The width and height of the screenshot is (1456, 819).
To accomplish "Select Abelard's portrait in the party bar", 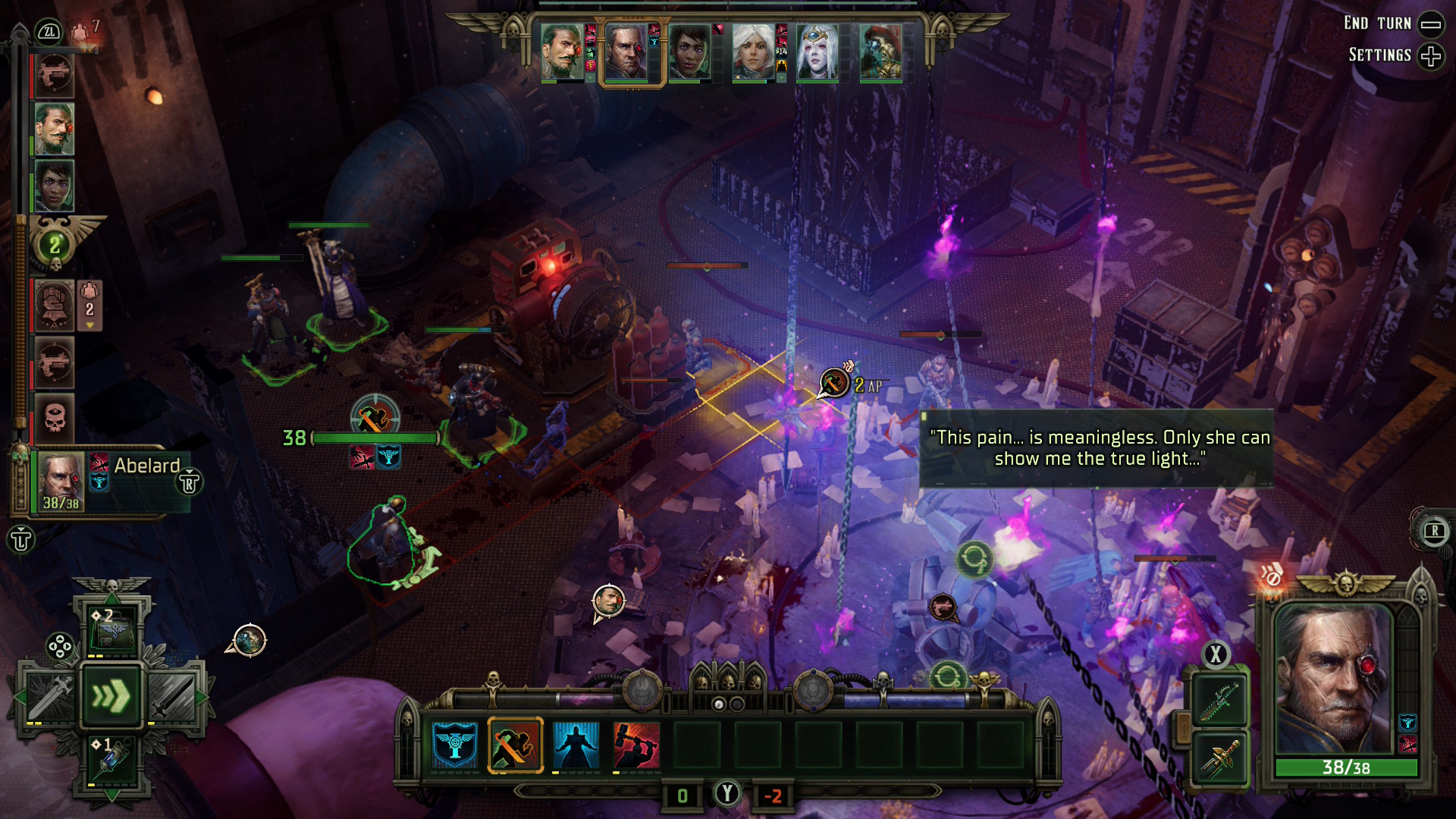I will click(626, 51).
